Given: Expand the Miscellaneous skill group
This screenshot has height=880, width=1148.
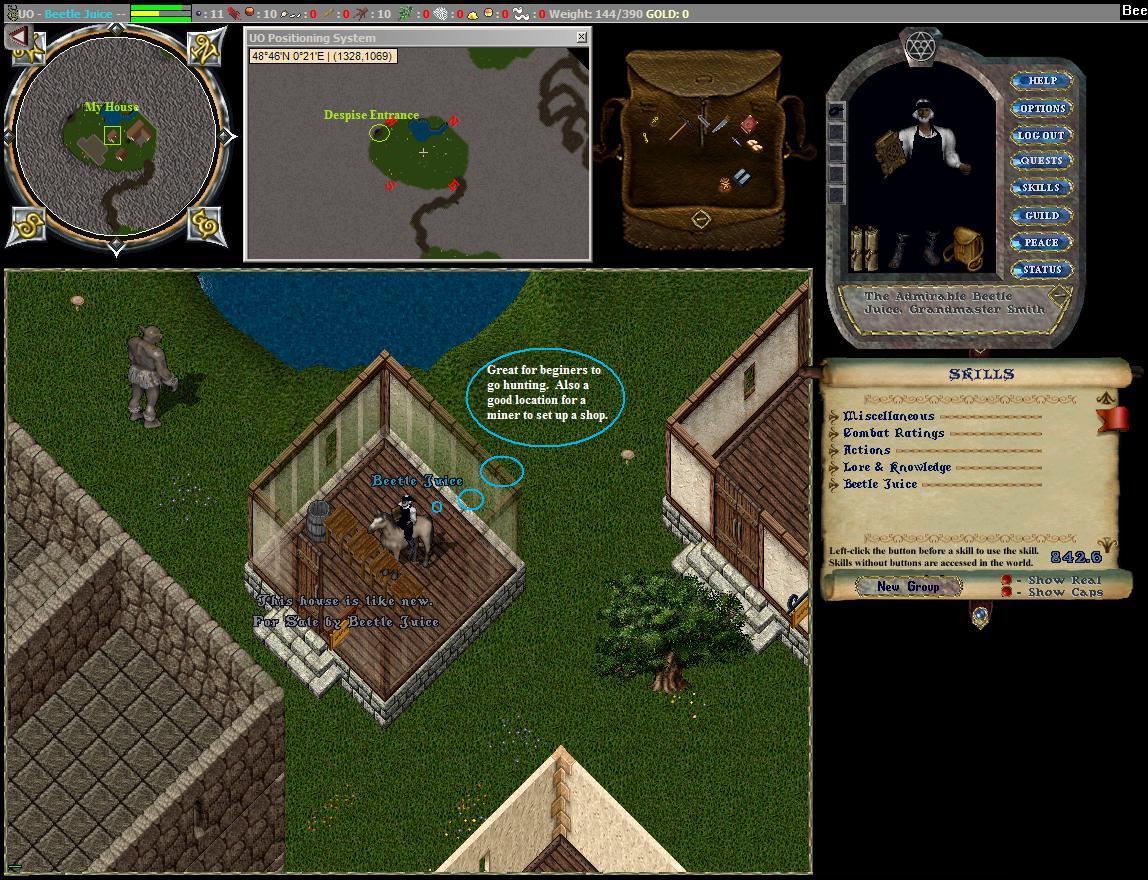Looking at the screenshot, I should tap(835, 416).
